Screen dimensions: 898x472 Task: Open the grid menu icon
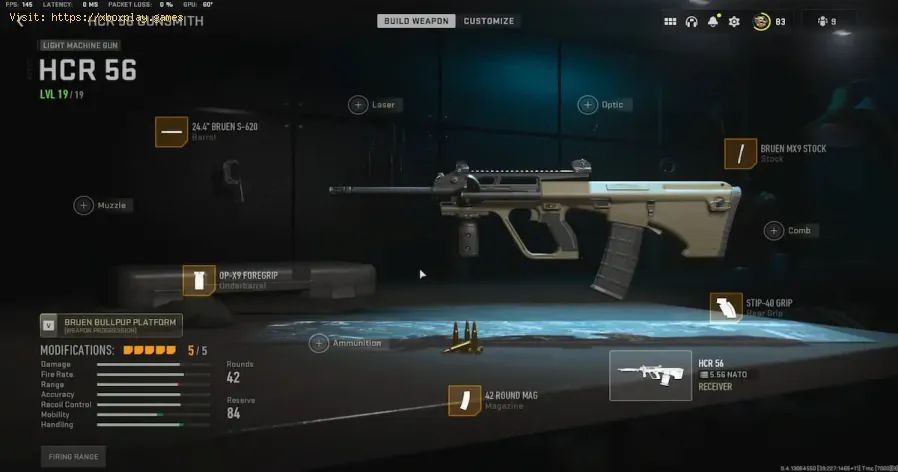670,21
